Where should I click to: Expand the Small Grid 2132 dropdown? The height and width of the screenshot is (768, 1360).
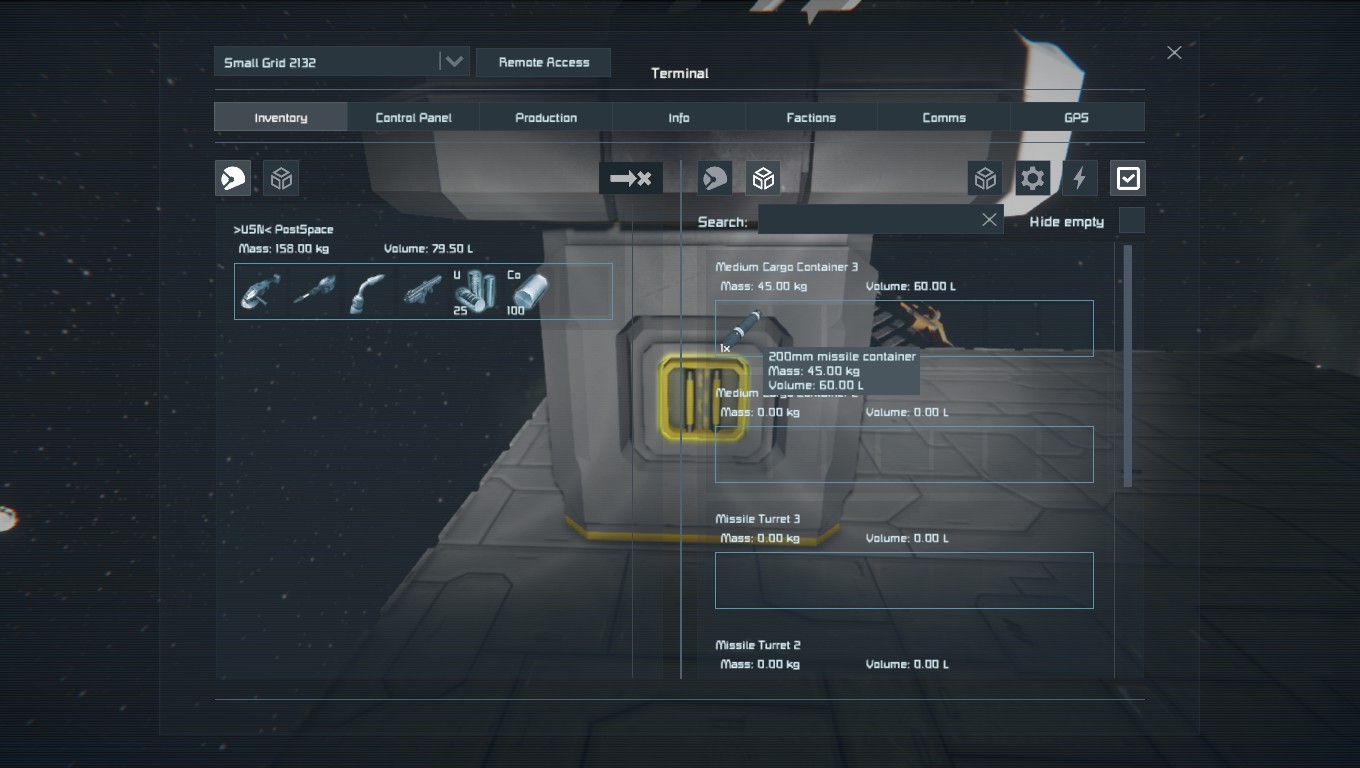[453, 62]
